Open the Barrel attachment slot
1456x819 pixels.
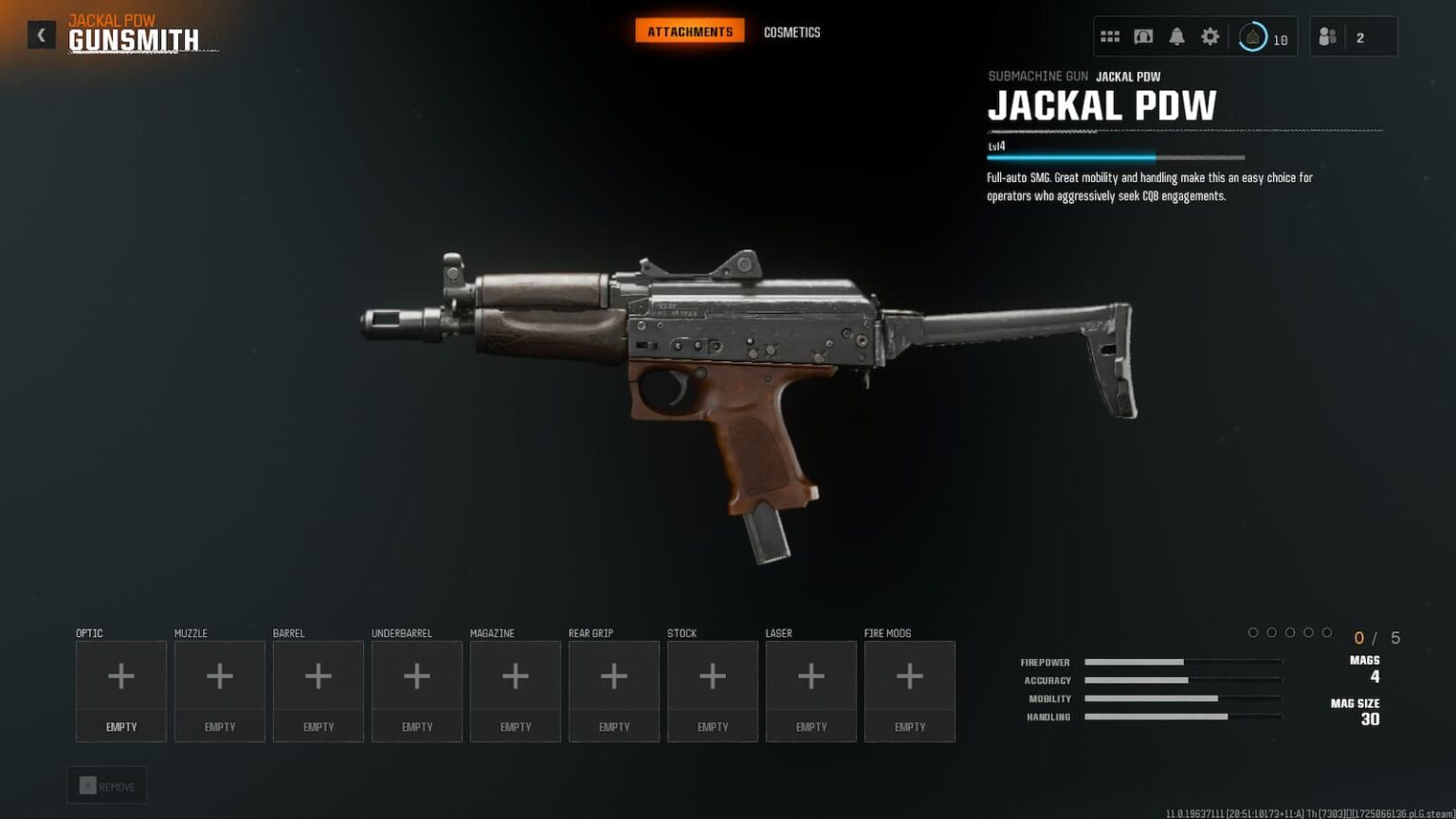click(318, 690)
